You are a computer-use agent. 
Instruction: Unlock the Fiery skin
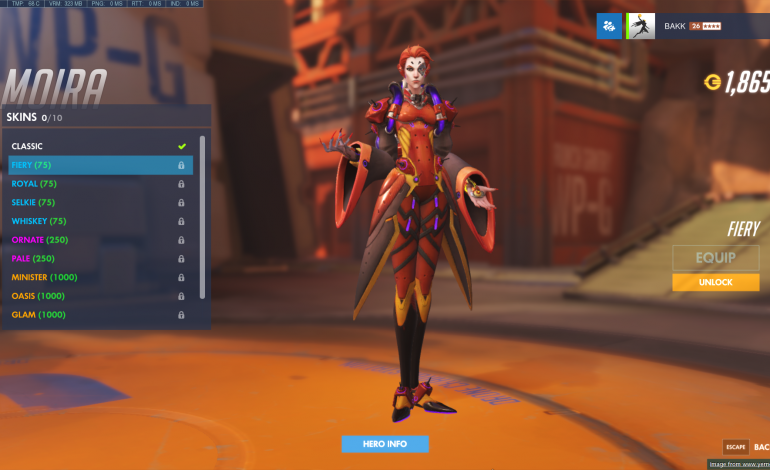click(715, 283)
